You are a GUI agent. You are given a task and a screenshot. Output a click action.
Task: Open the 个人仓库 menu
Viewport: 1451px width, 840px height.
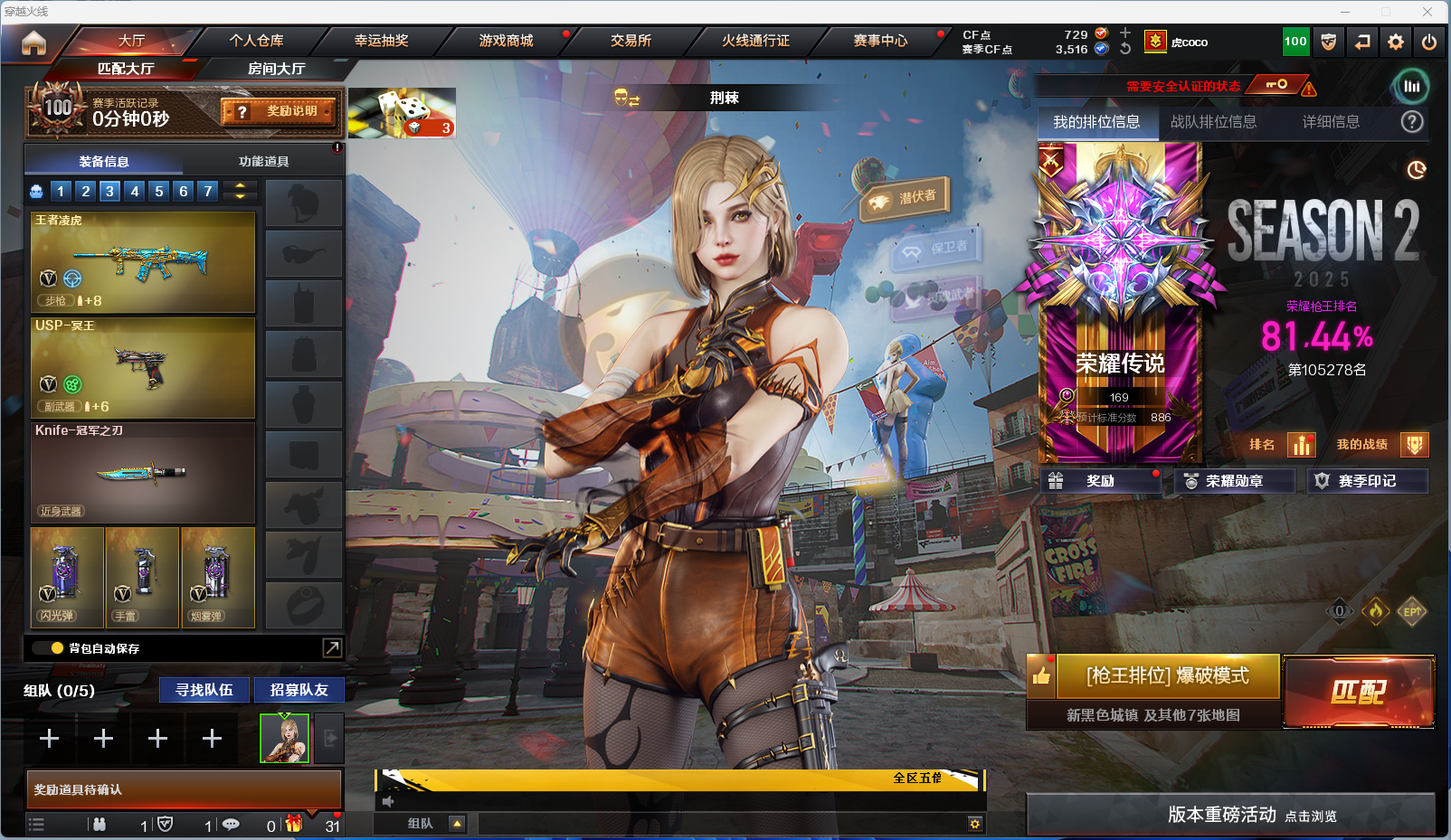256,41
